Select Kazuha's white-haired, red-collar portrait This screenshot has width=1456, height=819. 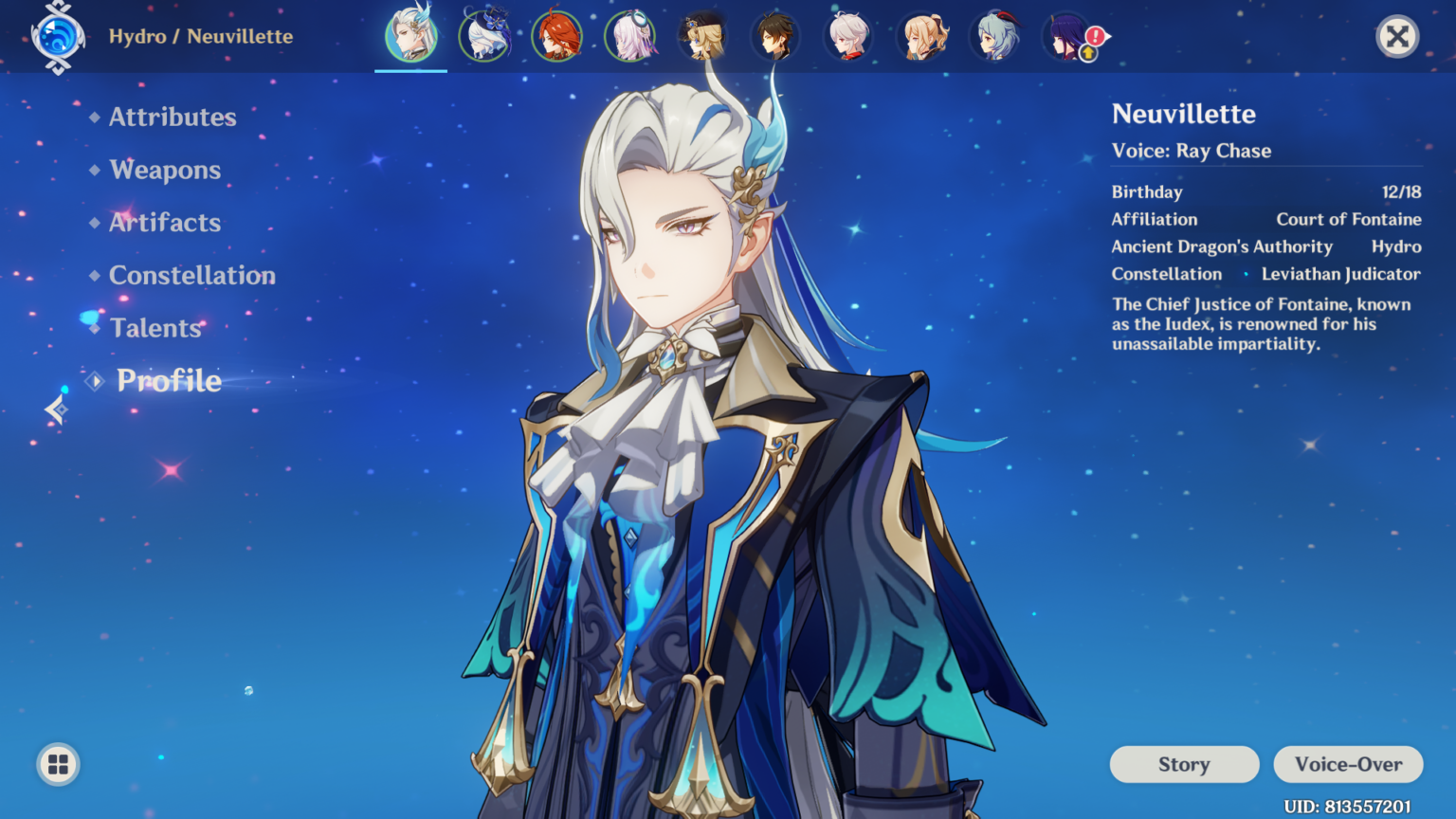click(x=848, y=36)
